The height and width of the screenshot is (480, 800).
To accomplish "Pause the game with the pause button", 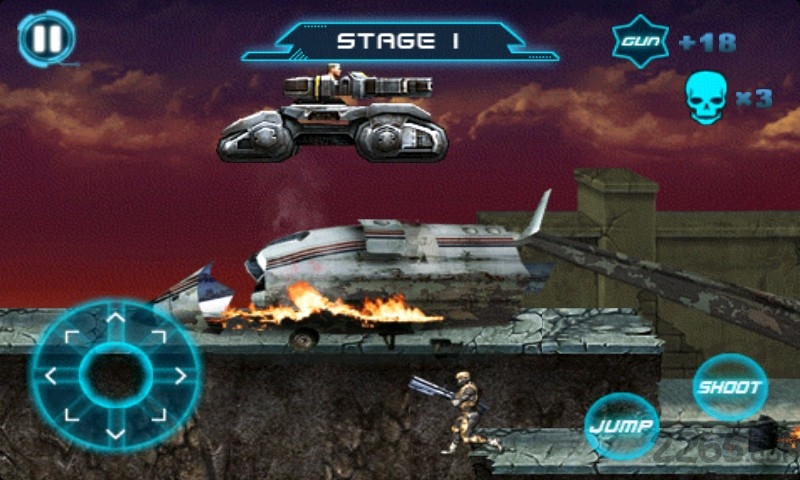I will tap(46, 40).
